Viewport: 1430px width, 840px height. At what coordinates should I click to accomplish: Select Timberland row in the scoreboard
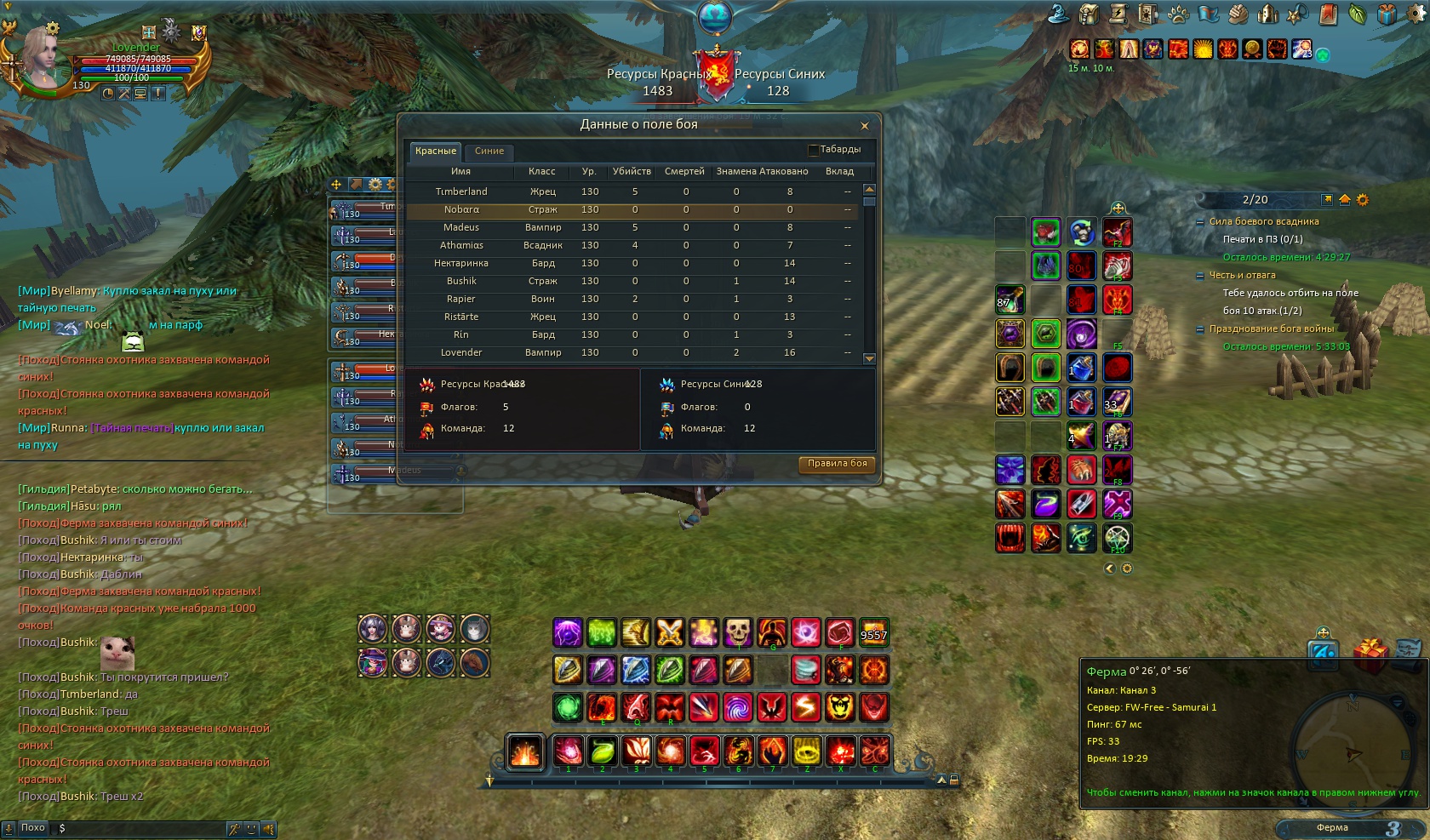click(x=461, y=192)
